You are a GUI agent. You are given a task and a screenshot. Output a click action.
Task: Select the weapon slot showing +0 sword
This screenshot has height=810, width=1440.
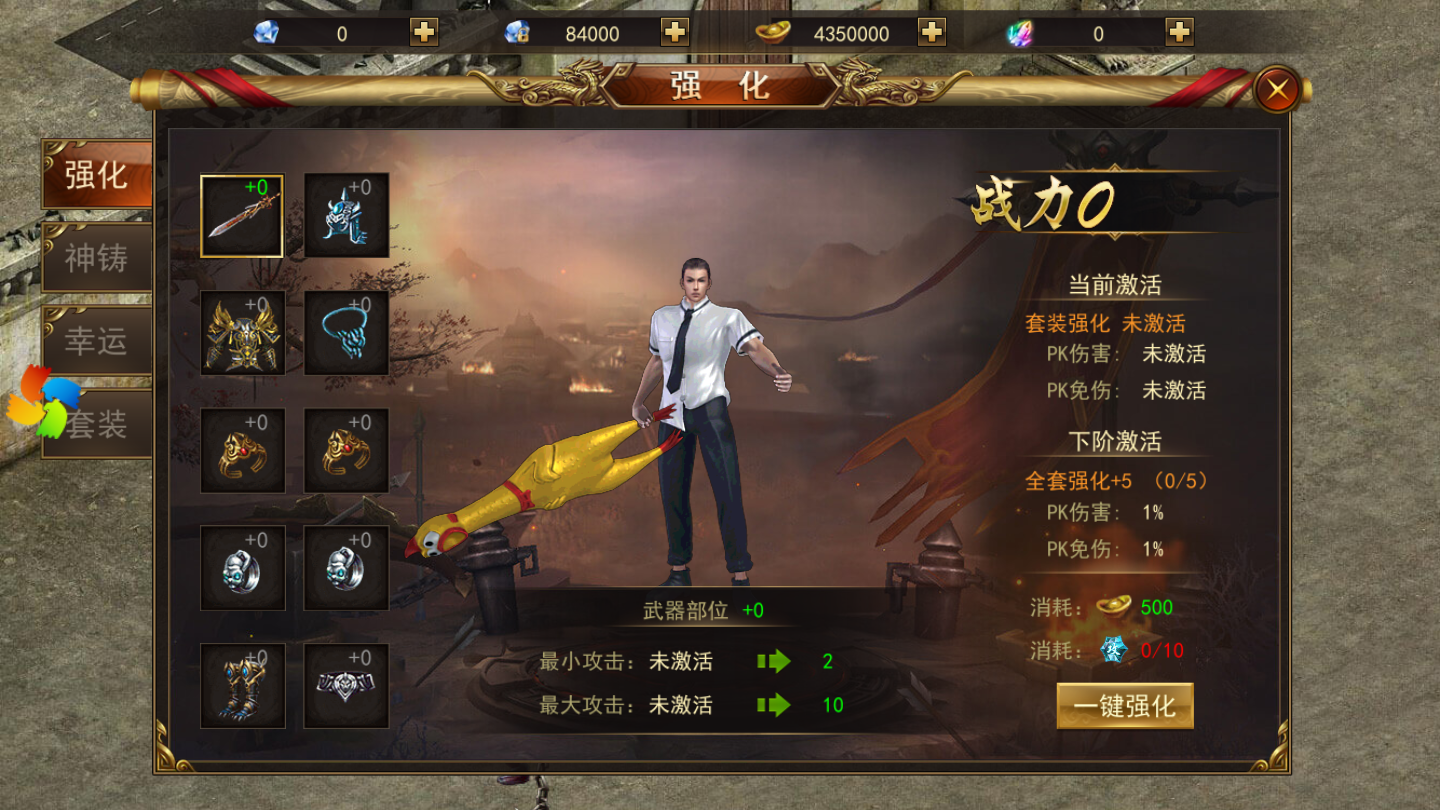(x=241, y=214)
